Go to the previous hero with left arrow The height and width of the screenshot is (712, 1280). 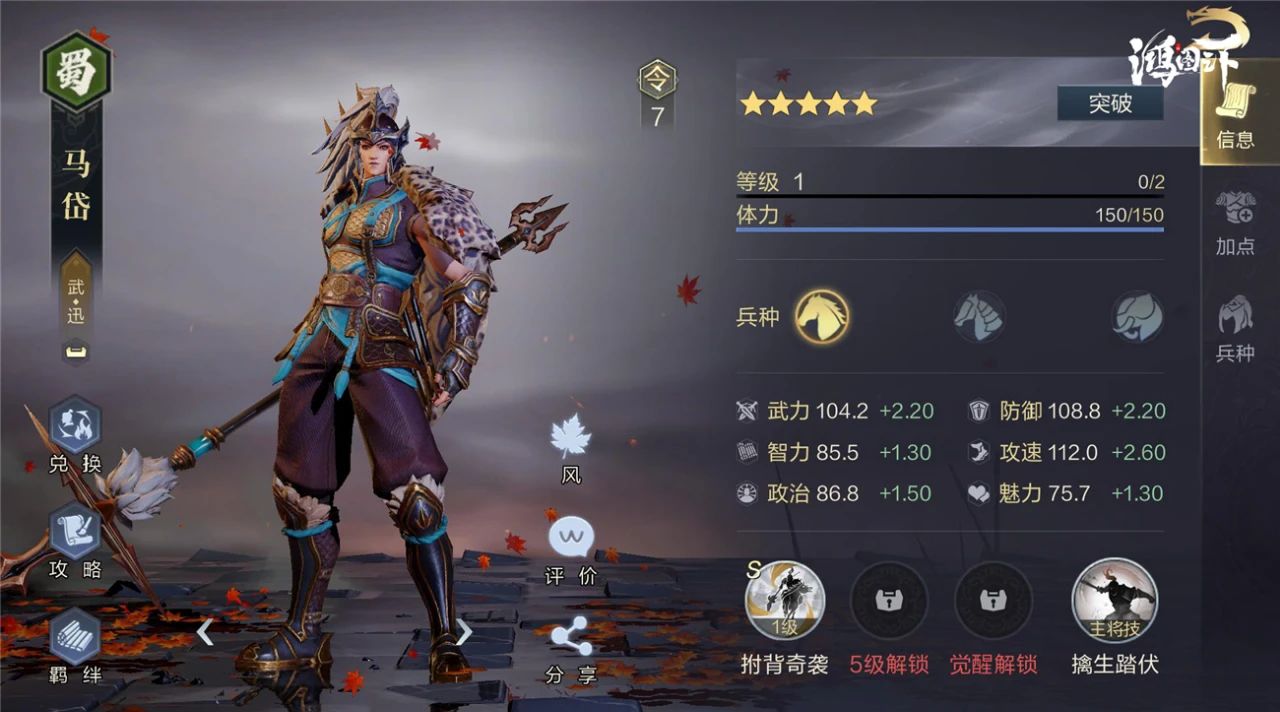(x=205, y=632)
